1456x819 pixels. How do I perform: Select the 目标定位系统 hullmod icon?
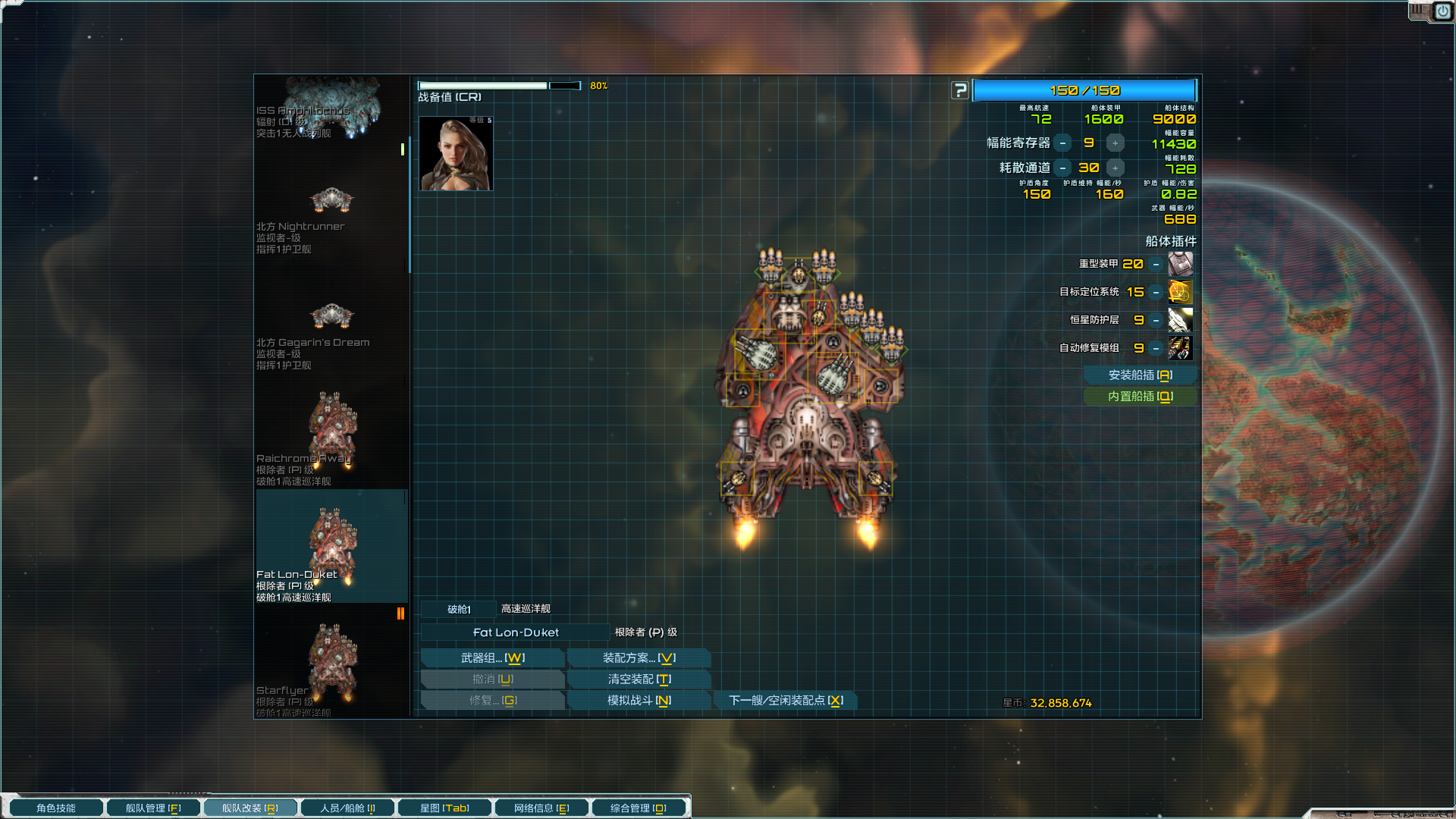point(1180,292)
